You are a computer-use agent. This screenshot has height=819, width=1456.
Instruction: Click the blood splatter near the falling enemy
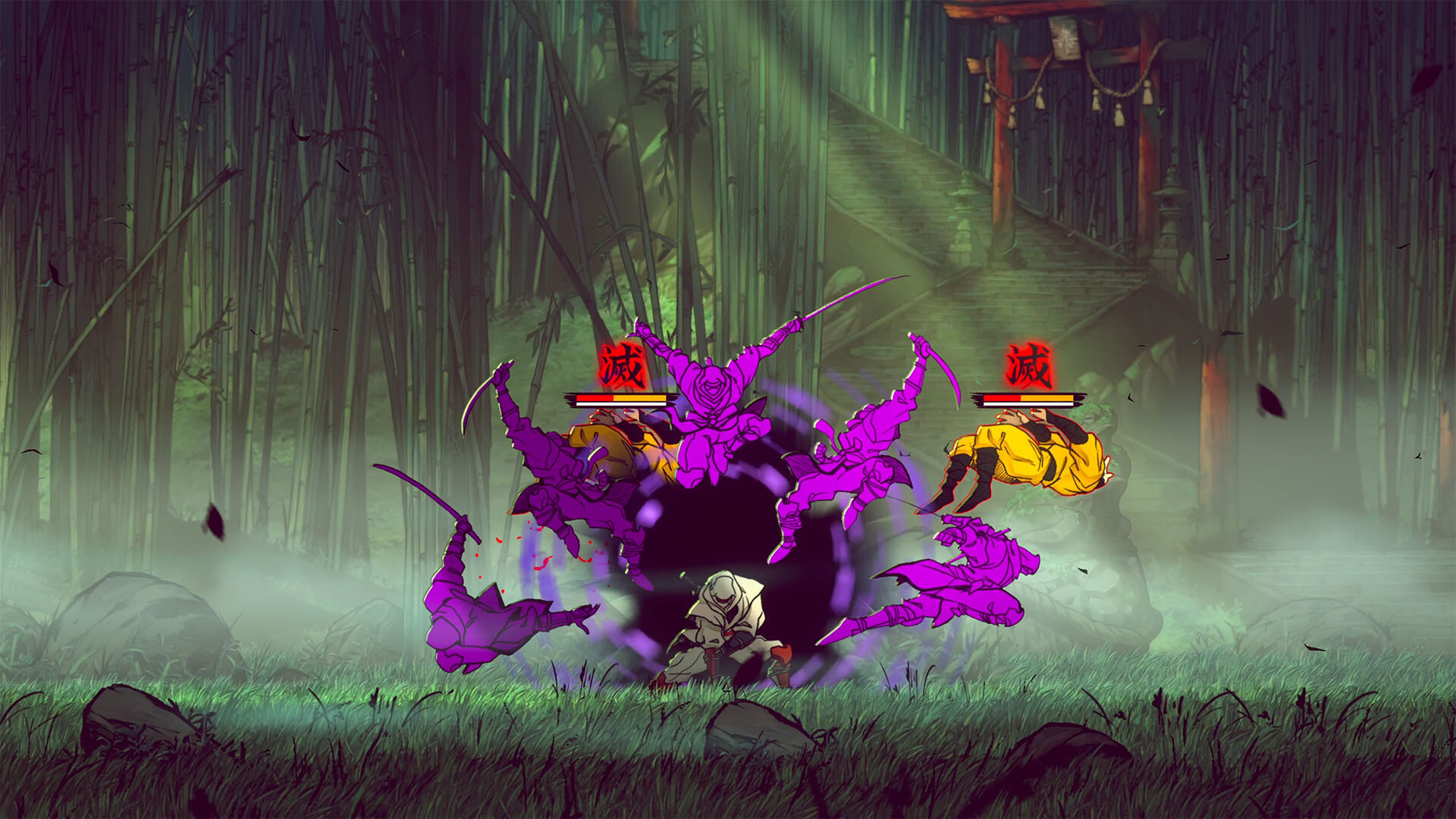pos(531,546)
